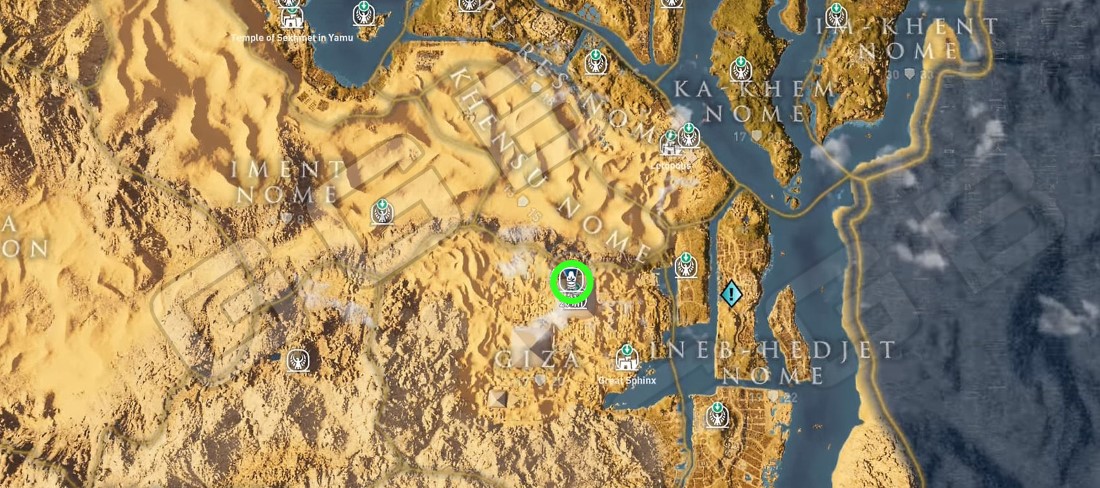Select the viewpoint marker in Ka-Khem Nome
Image resolution: width=1100 pixels, height=488 pixels.
(741, 68)
